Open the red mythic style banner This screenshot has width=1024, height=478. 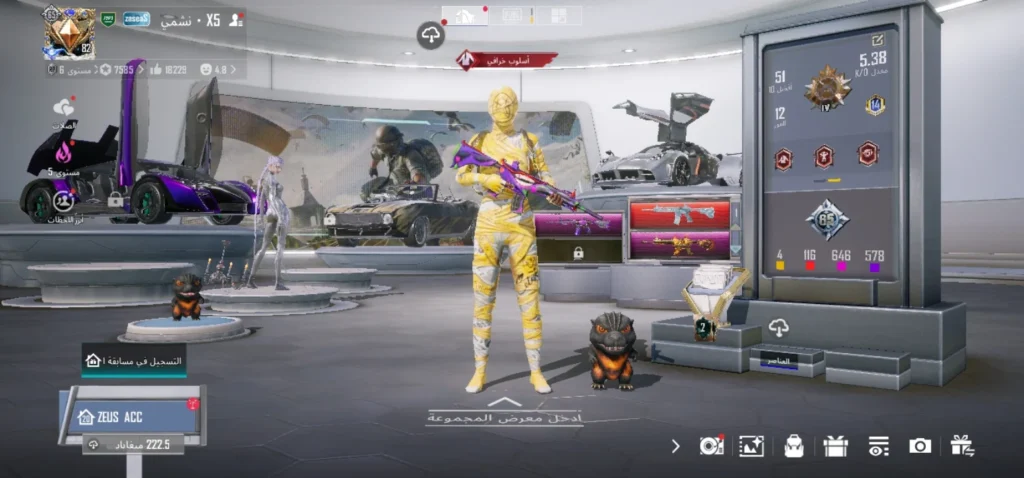[507, 60]
